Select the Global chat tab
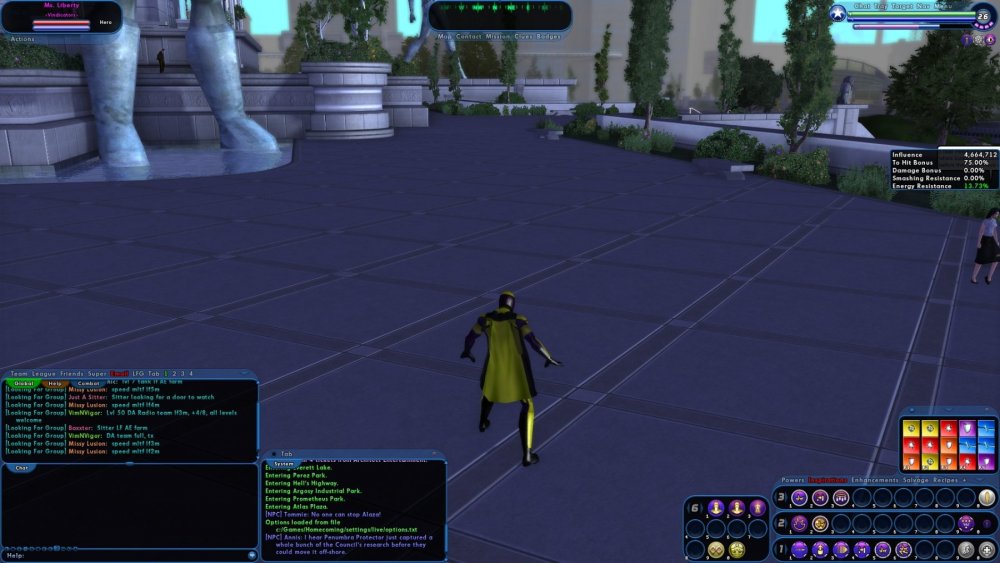The image size is (1000, 563). 24,383
